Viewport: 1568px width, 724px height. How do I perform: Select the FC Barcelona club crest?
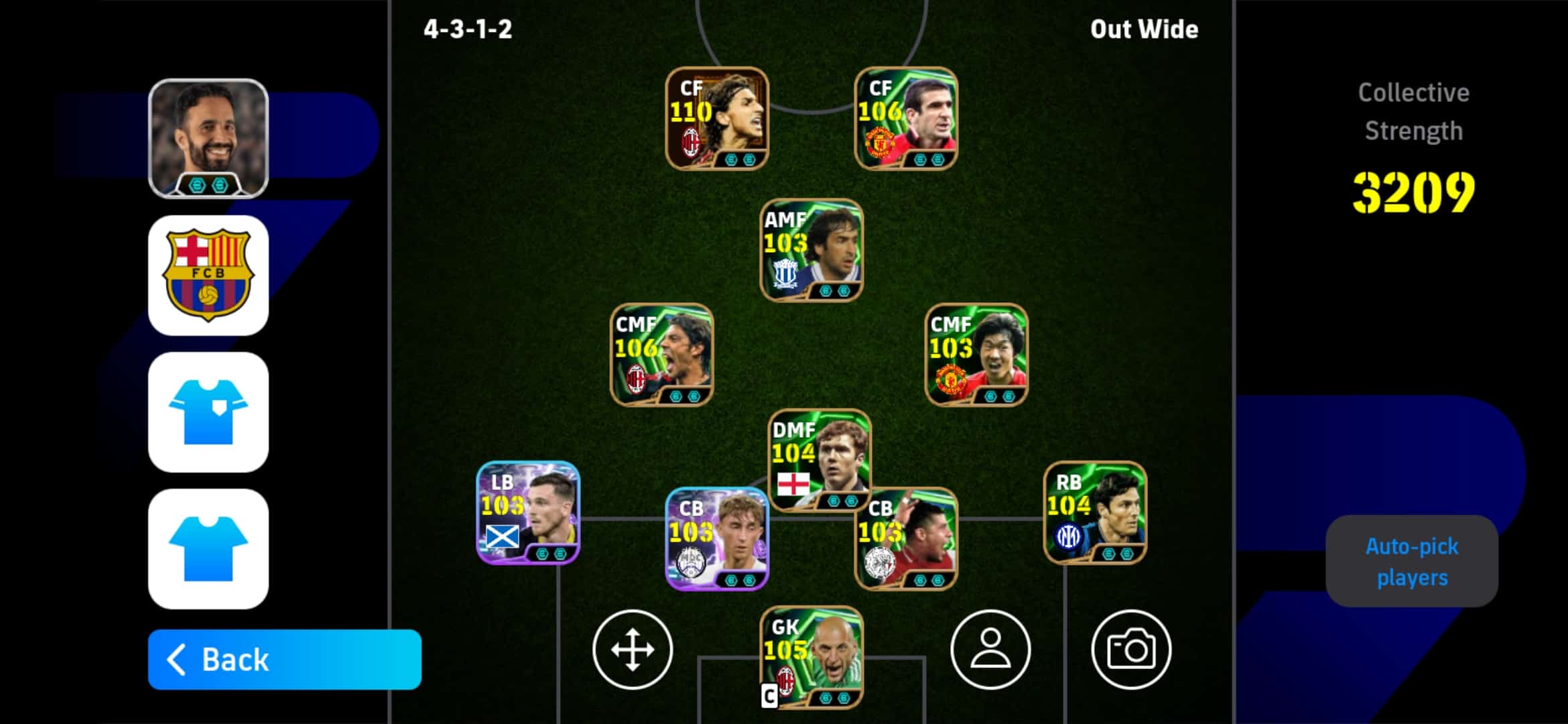click(x=208, y=276)
